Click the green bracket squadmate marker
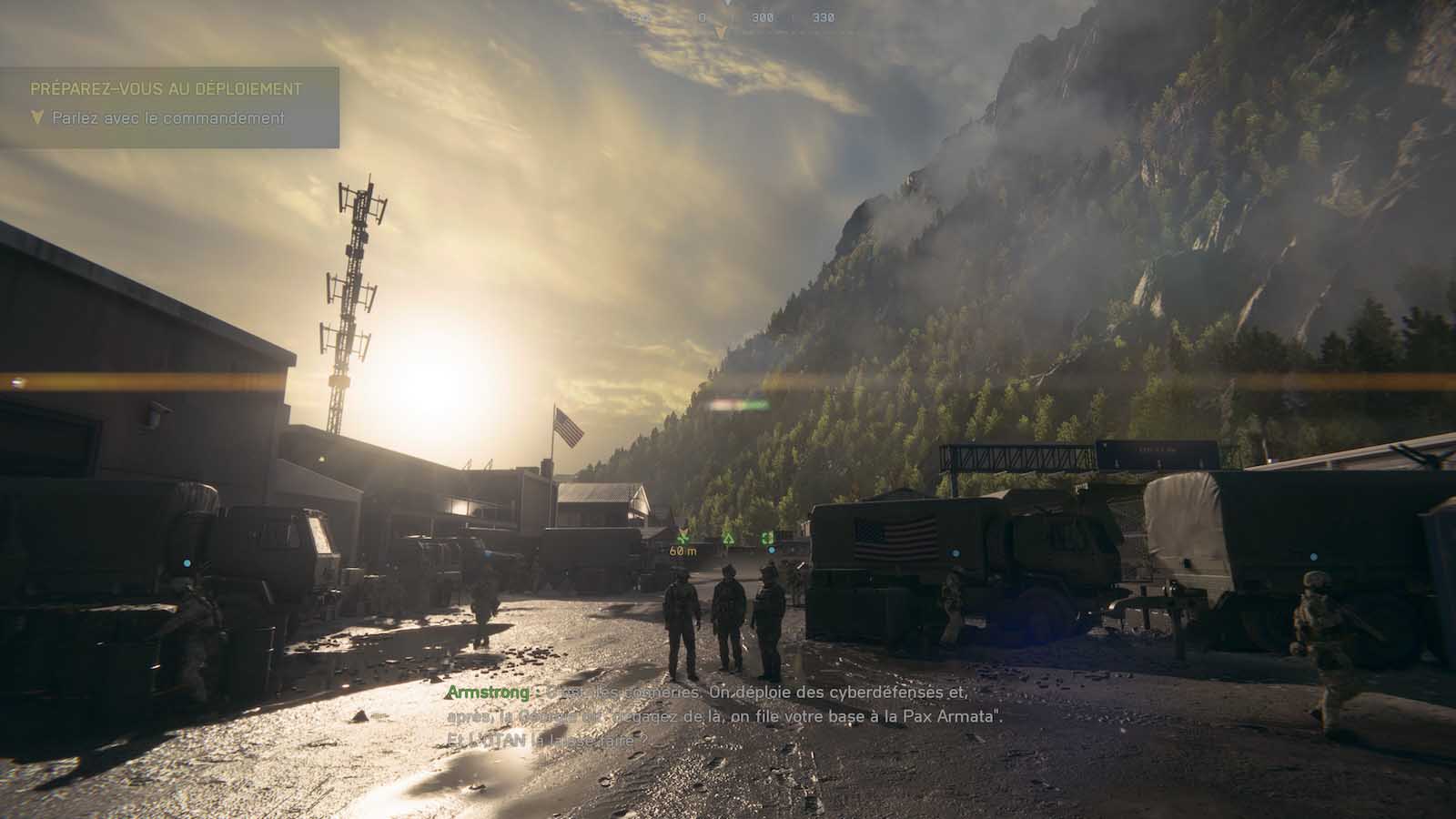 pyautogui.click(x=767, y=538)
